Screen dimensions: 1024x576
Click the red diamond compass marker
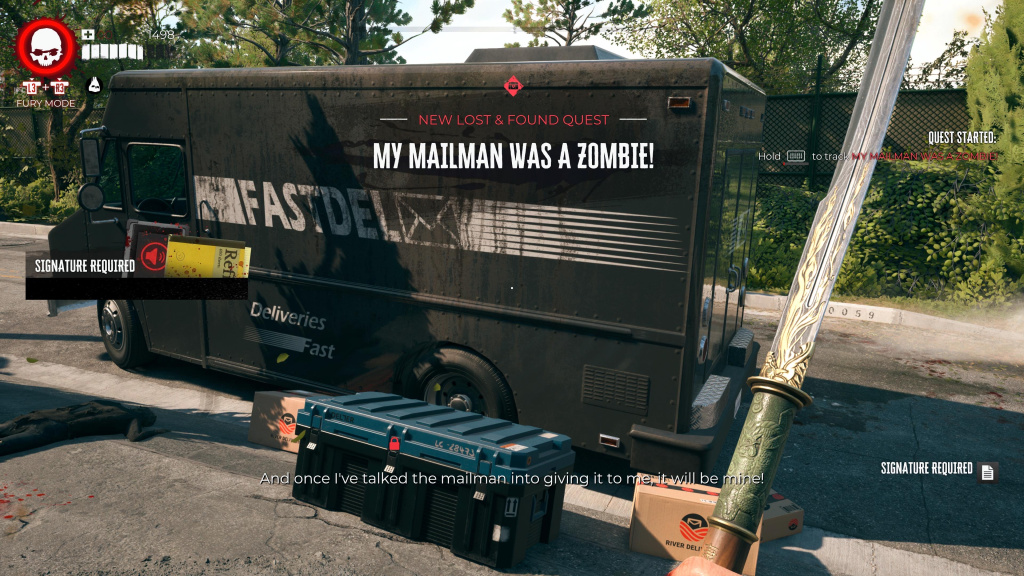[513, 86]
